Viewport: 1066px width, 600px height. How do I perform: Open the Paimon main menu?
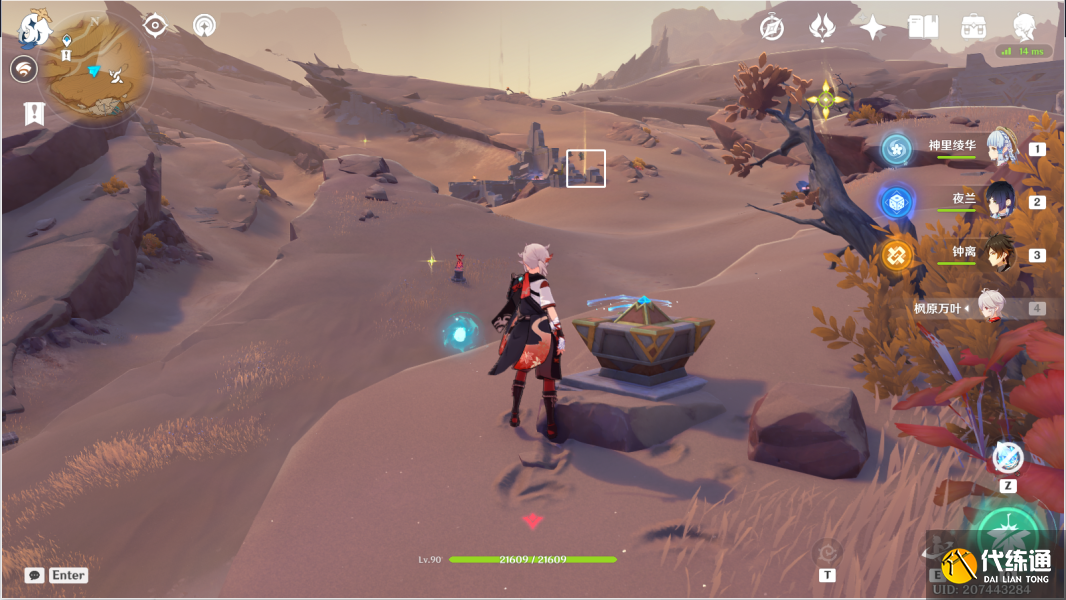35,30
